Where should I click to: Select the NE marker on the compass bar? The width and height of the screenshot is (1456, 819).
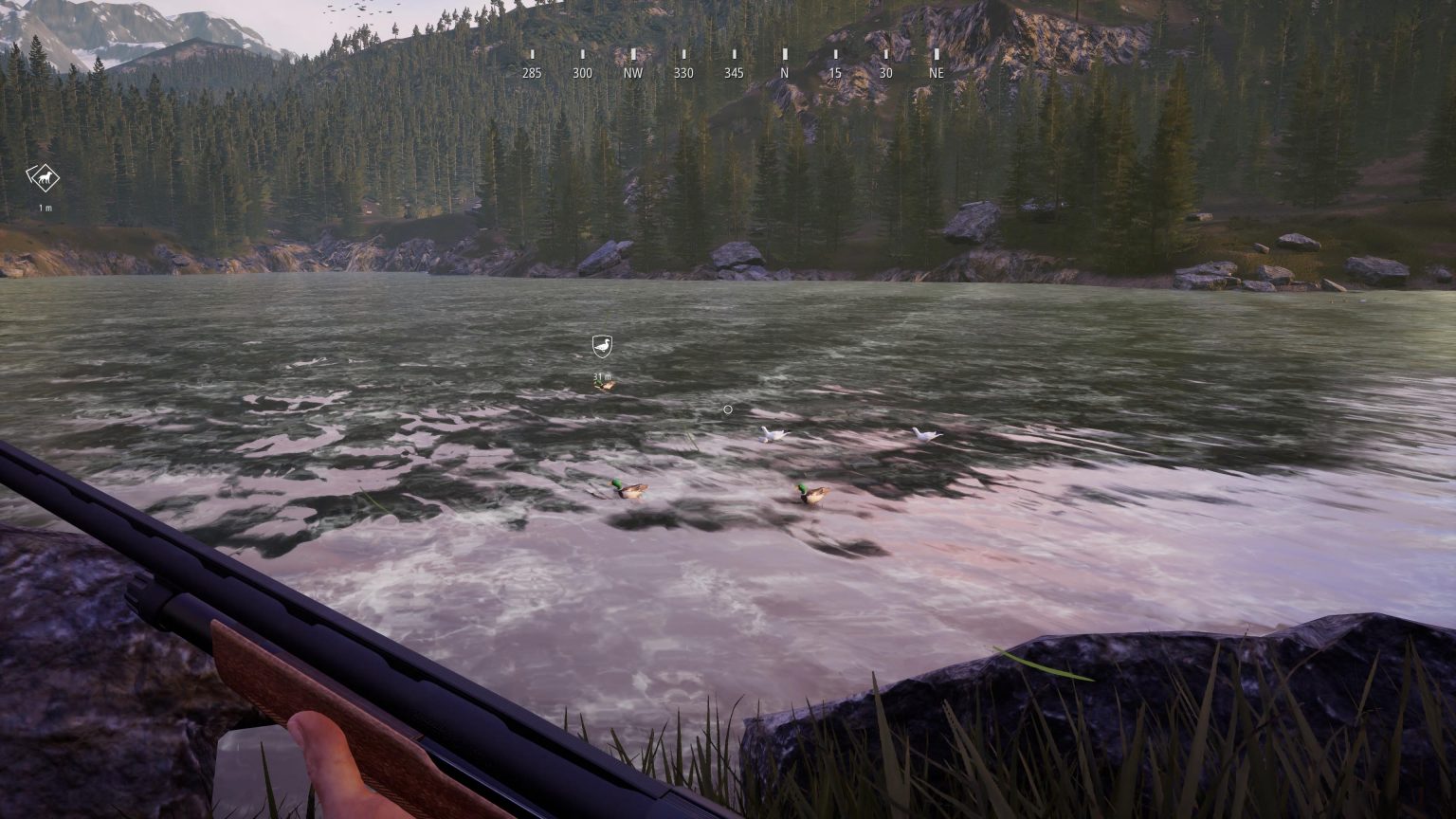tap(935, 72)
